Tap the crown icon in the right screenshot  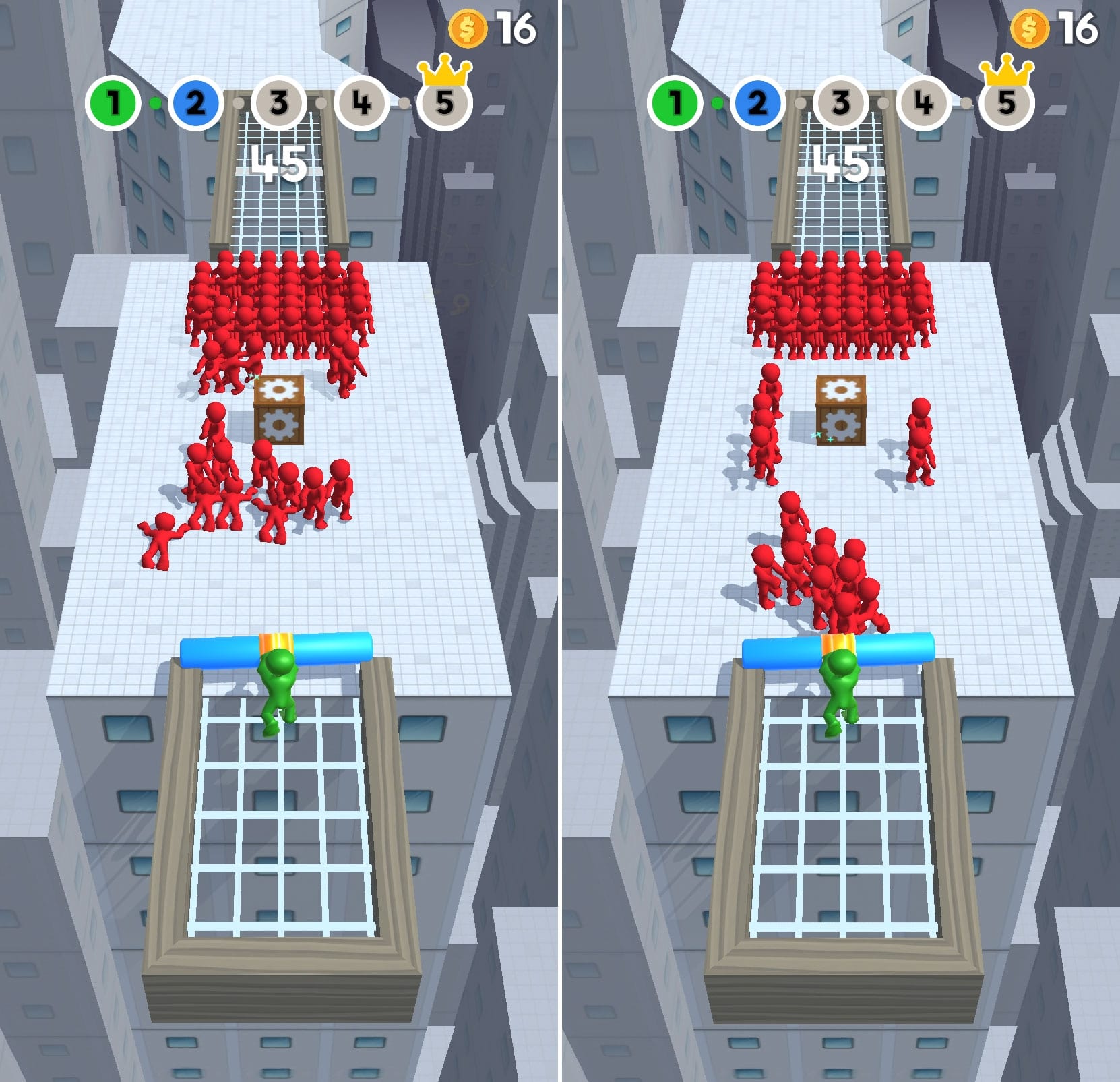point(1008,71)
